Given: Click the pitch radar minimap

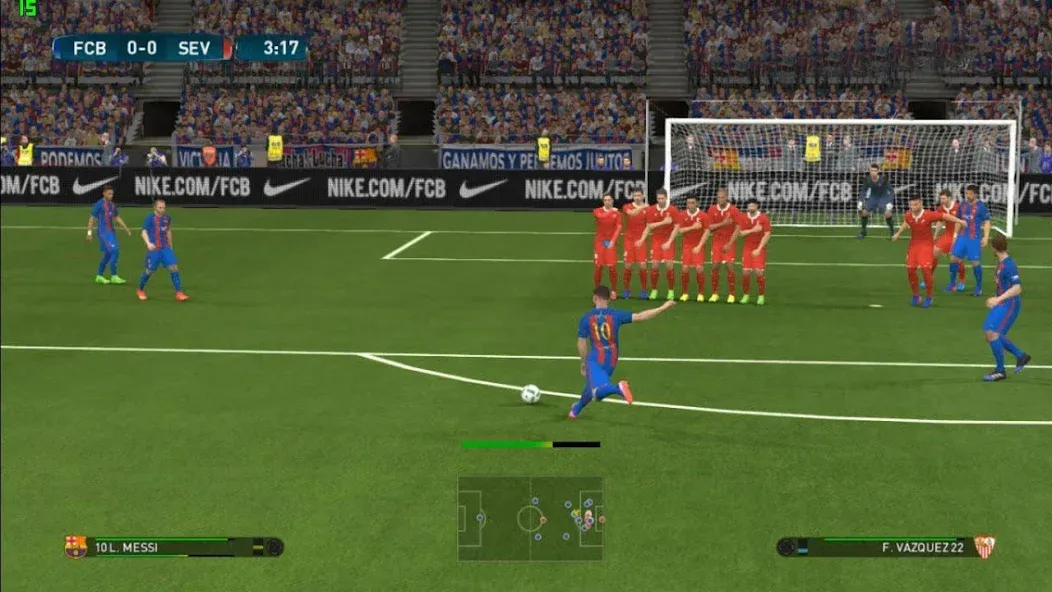Looking at the screenshot, I should click(530, 518).
